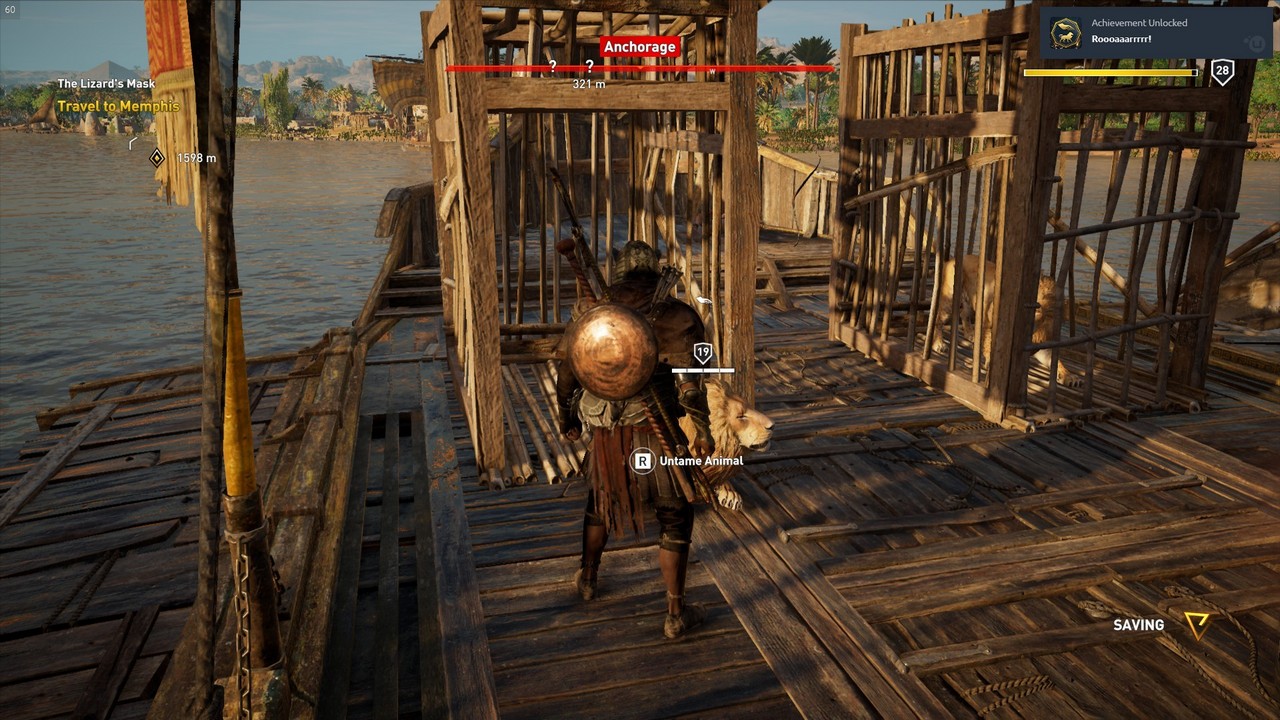Screen dimensions: 1280x720
Task: Select the Travel to Memphis objective
Action: [x=118, y=106]
